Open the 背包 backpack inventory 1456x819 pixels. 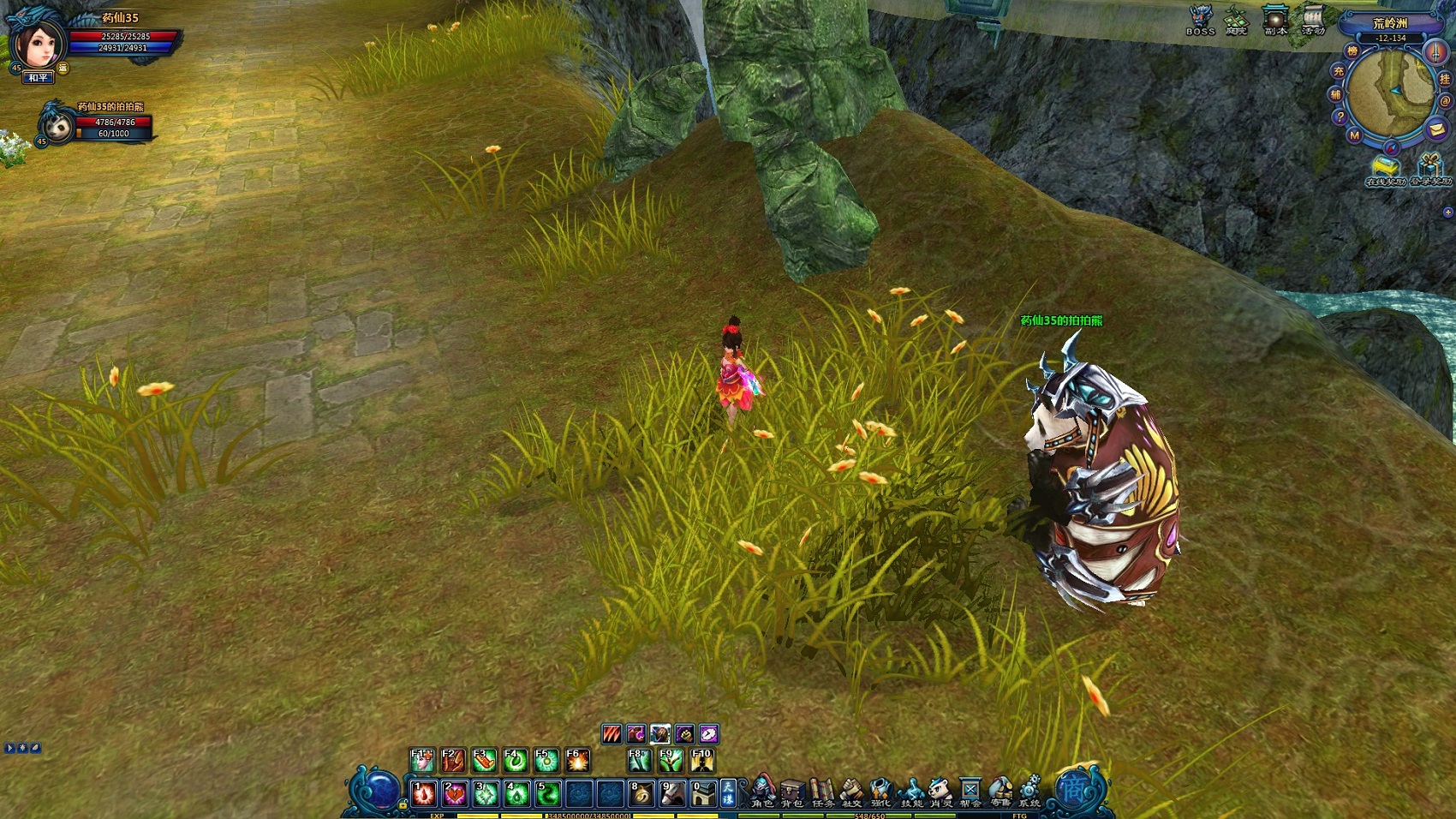pyautogui.click(x=792, y=792)
